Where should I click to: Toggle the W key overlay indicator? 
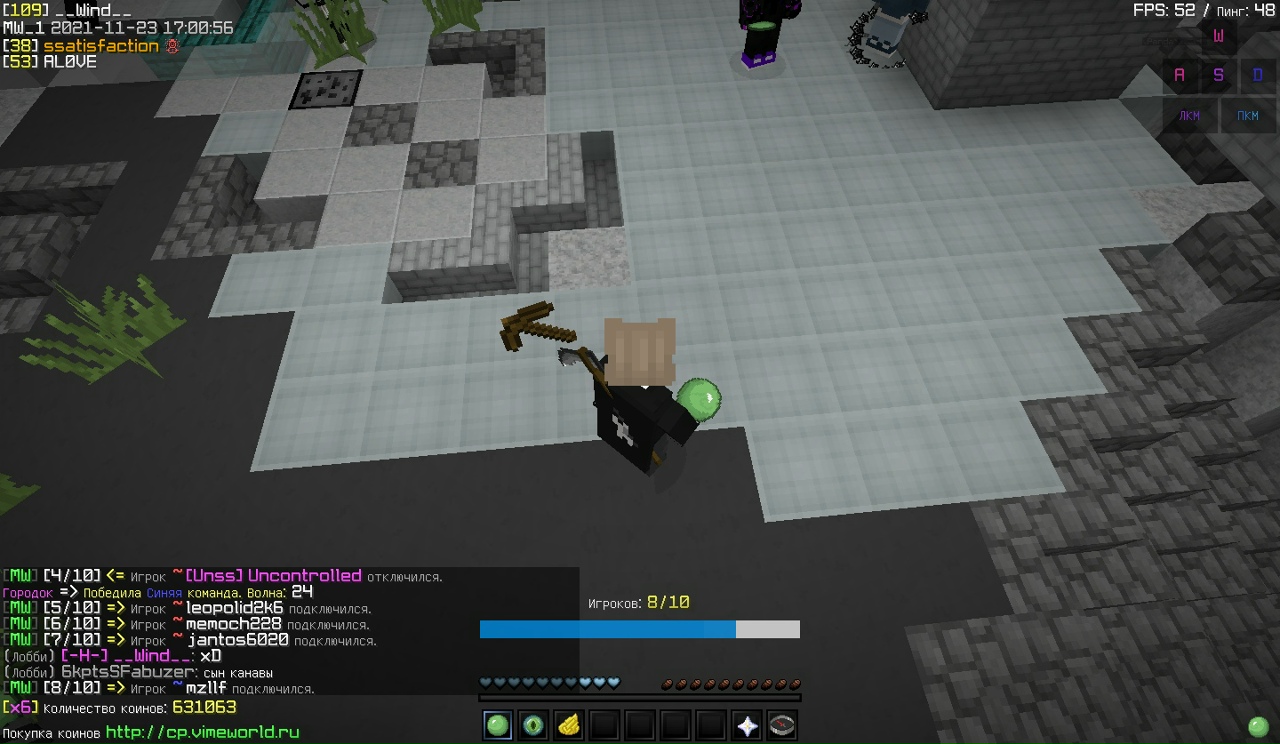tap(1218, 36)
